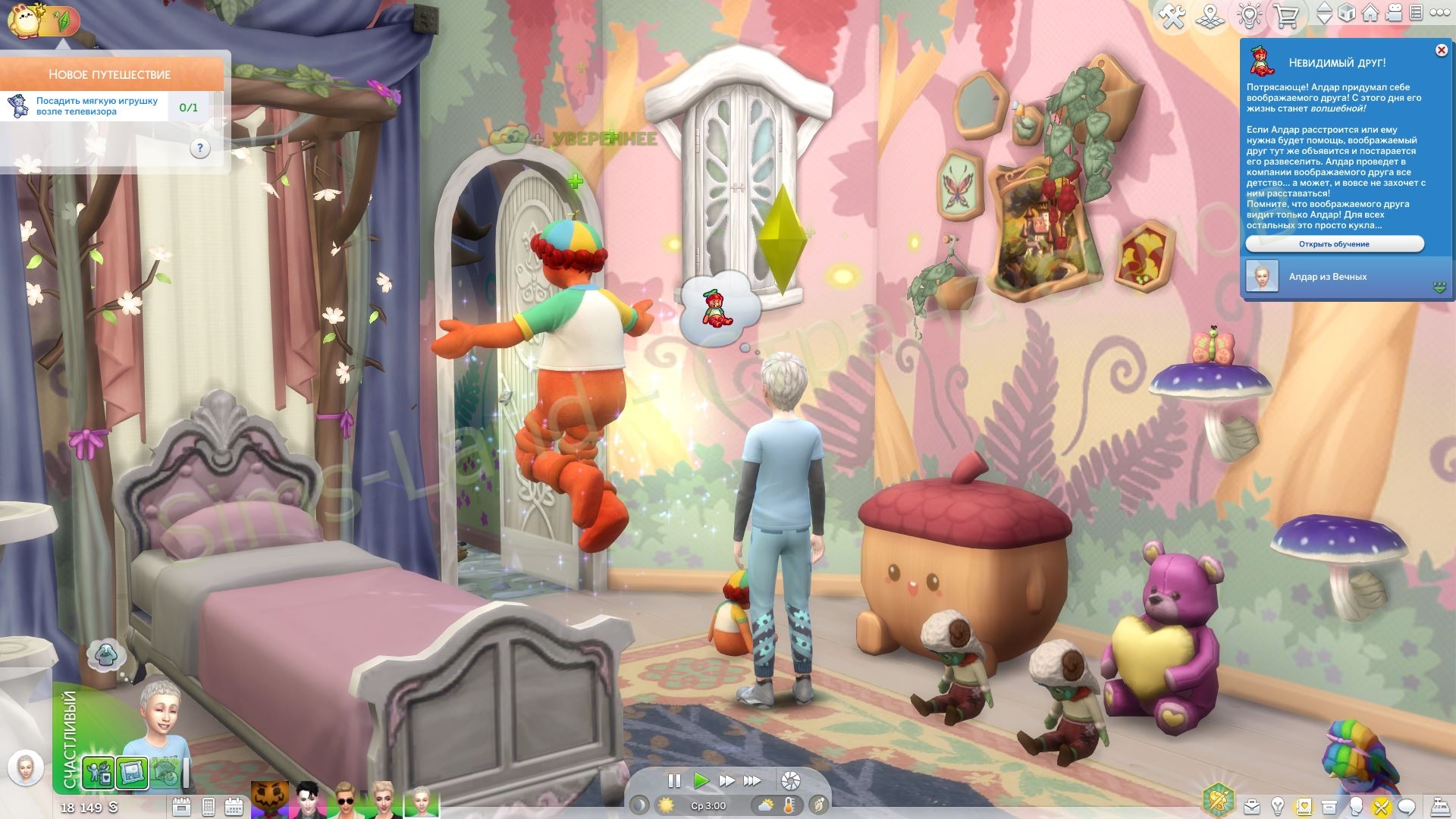This screenshot has width=1456, height=819.
Task: Open the needs panel with crossed utensils
Action: pyautogui.click(x=1381, y=807)
